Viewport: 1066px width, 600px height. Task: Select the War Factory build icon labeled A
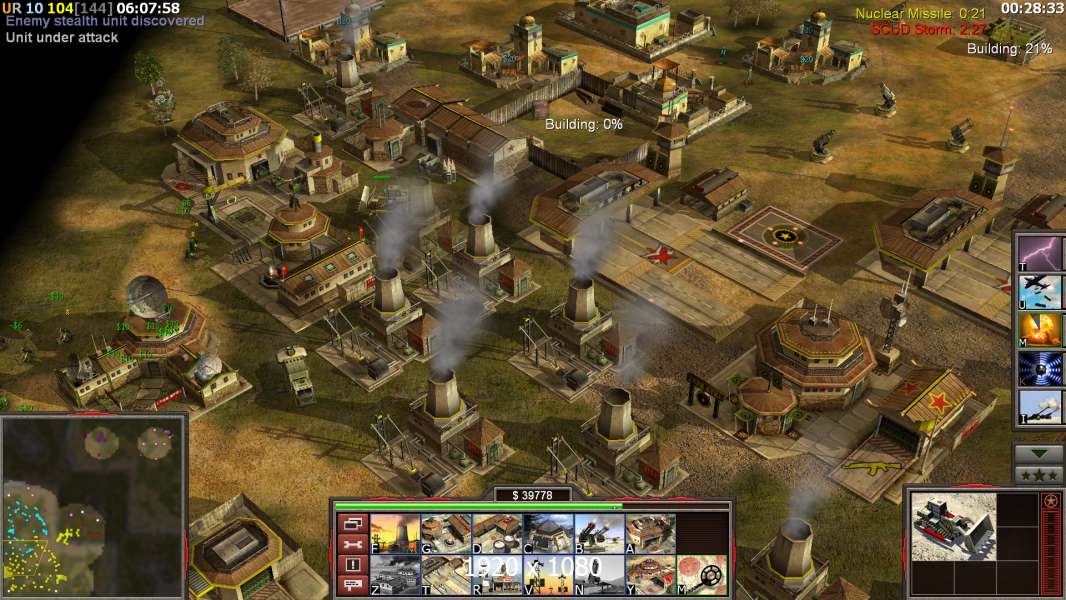[x=650, y=533]
